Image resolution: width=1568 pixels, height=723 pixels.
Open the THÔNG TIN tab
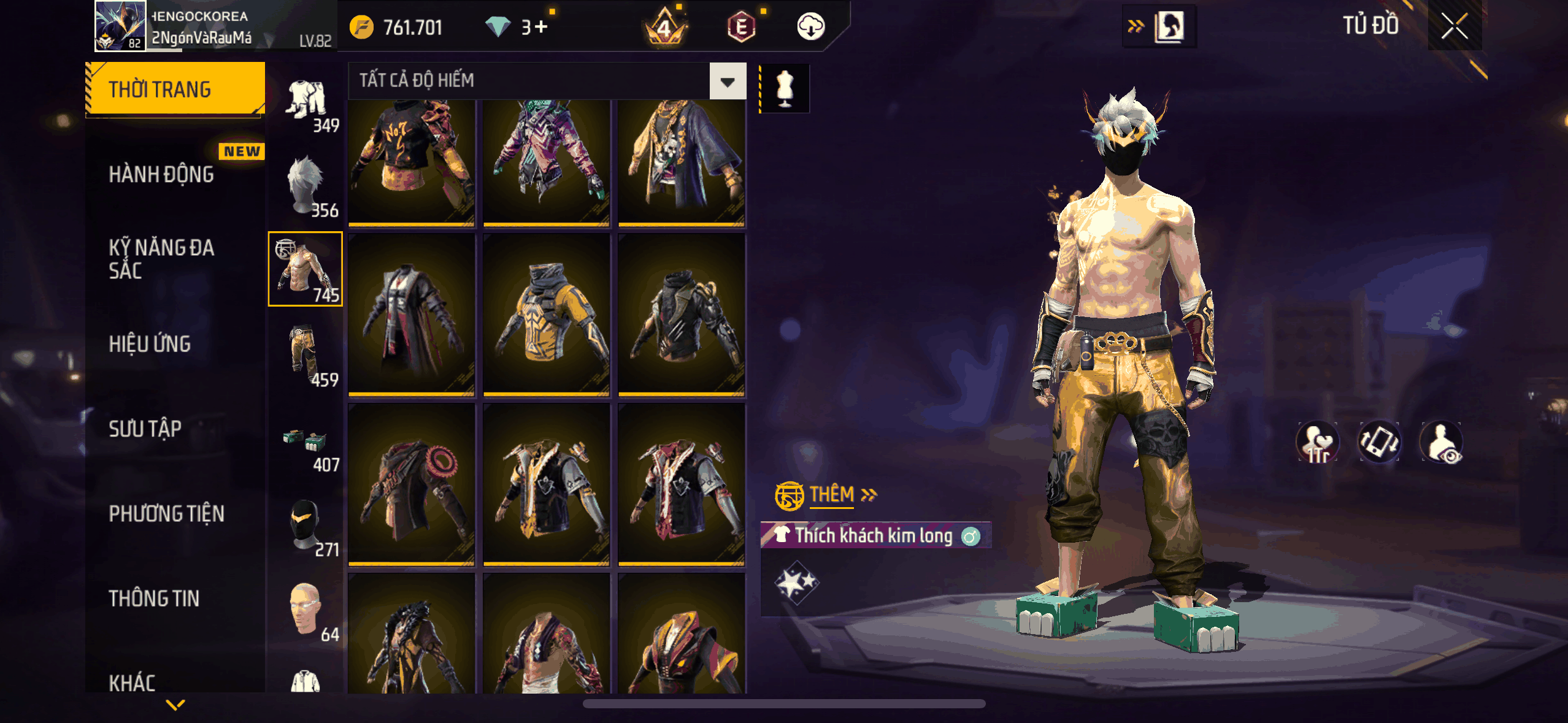click(x=154, y=599)
